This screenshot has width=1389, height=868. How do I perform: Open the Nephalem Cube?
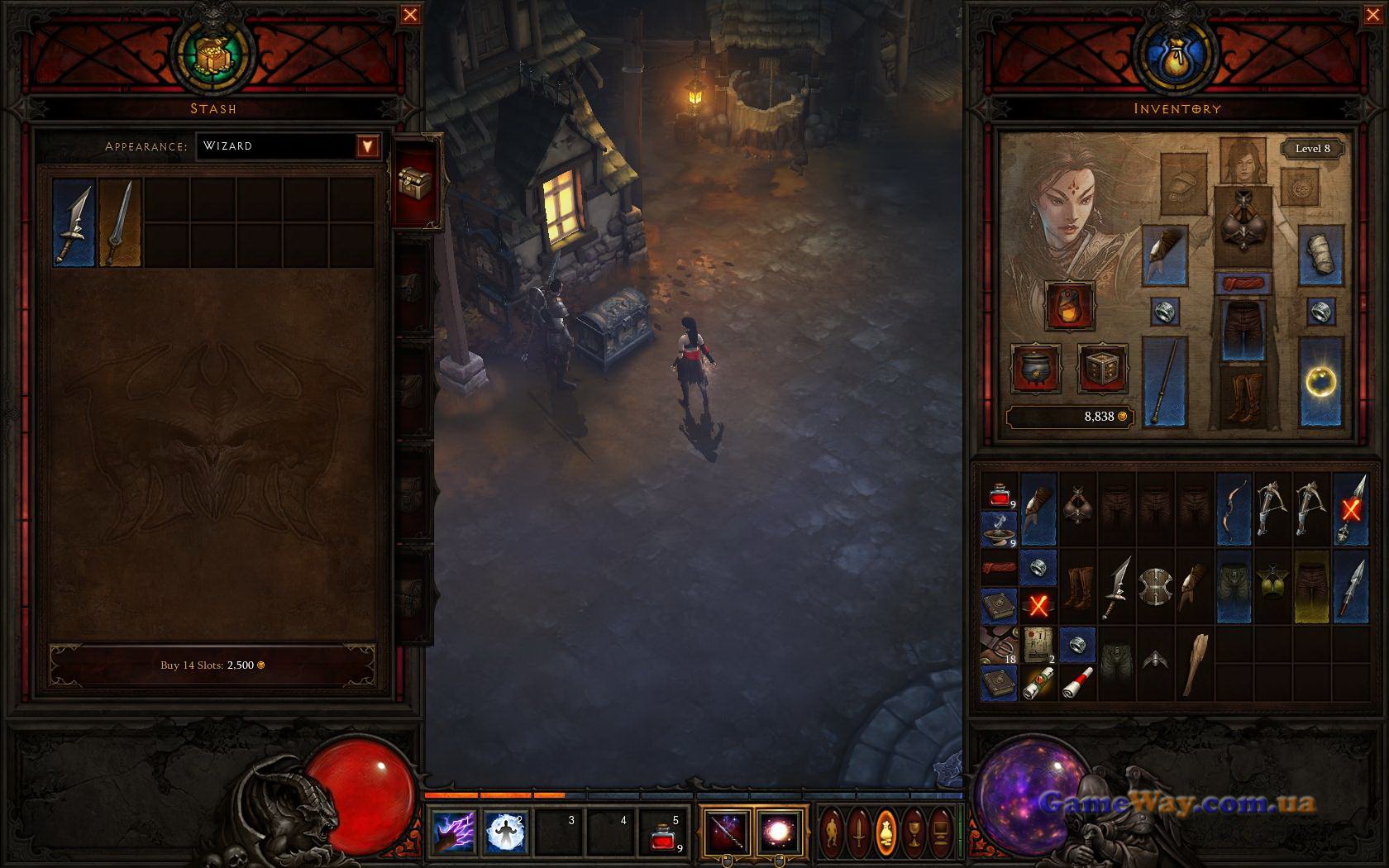[1102, 369]
